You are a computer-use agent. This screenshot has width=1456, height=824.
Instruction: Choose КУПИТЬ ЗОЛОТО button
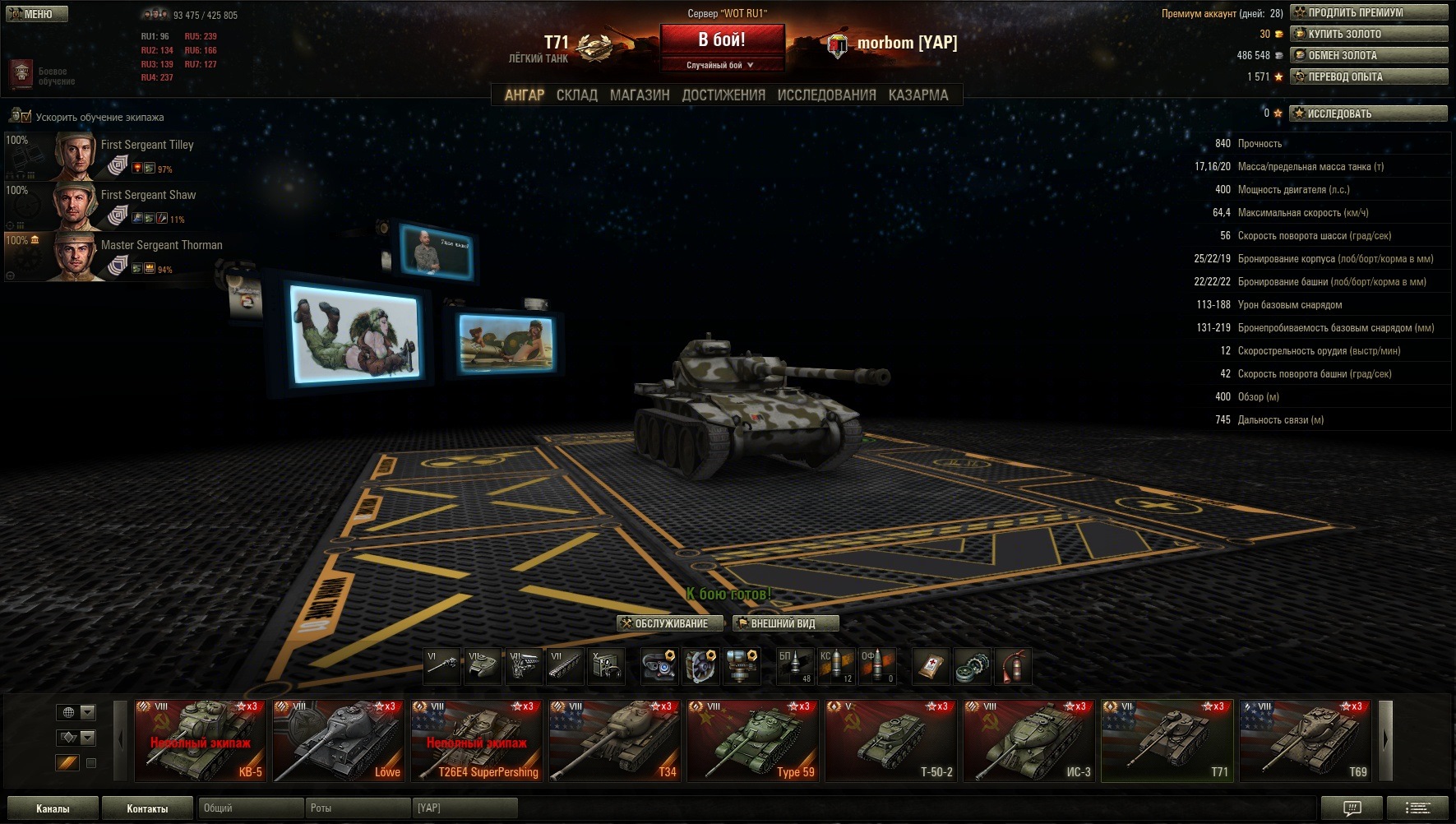(1368, 35)
